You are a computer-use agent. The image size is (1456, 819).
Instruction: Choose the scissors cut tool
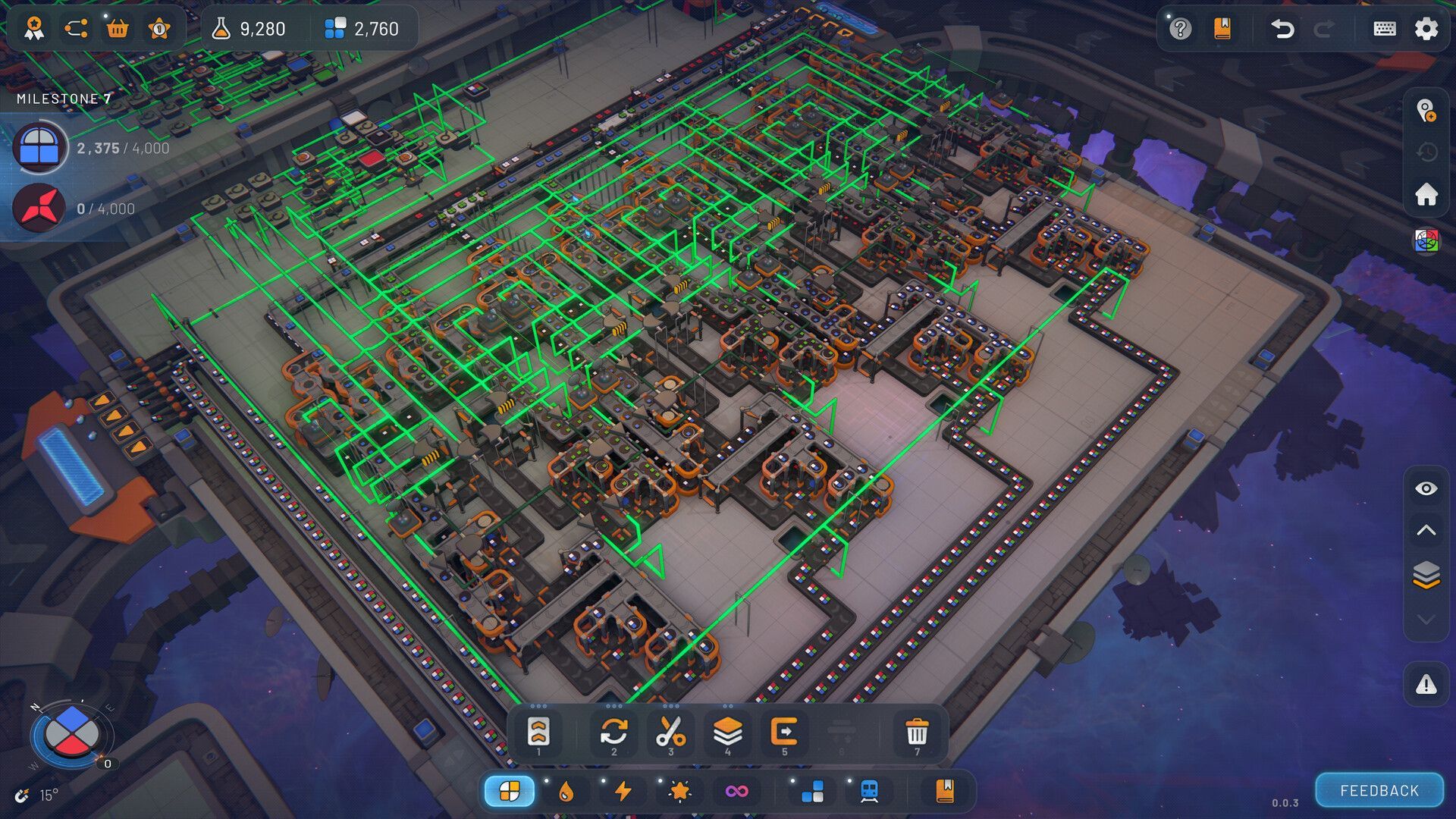670,733
